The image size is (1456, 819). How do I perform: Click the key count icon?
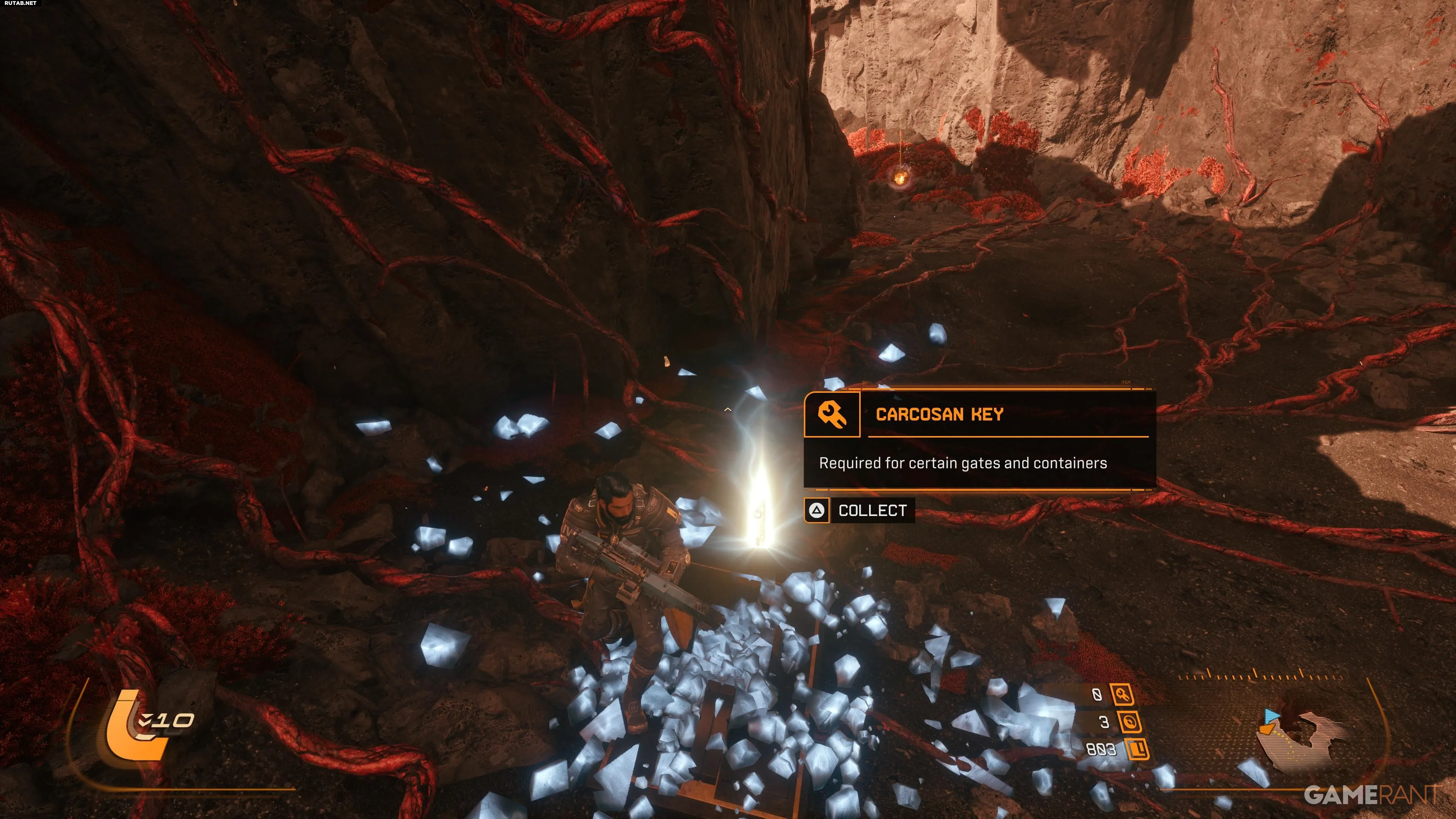point(1122,695)
